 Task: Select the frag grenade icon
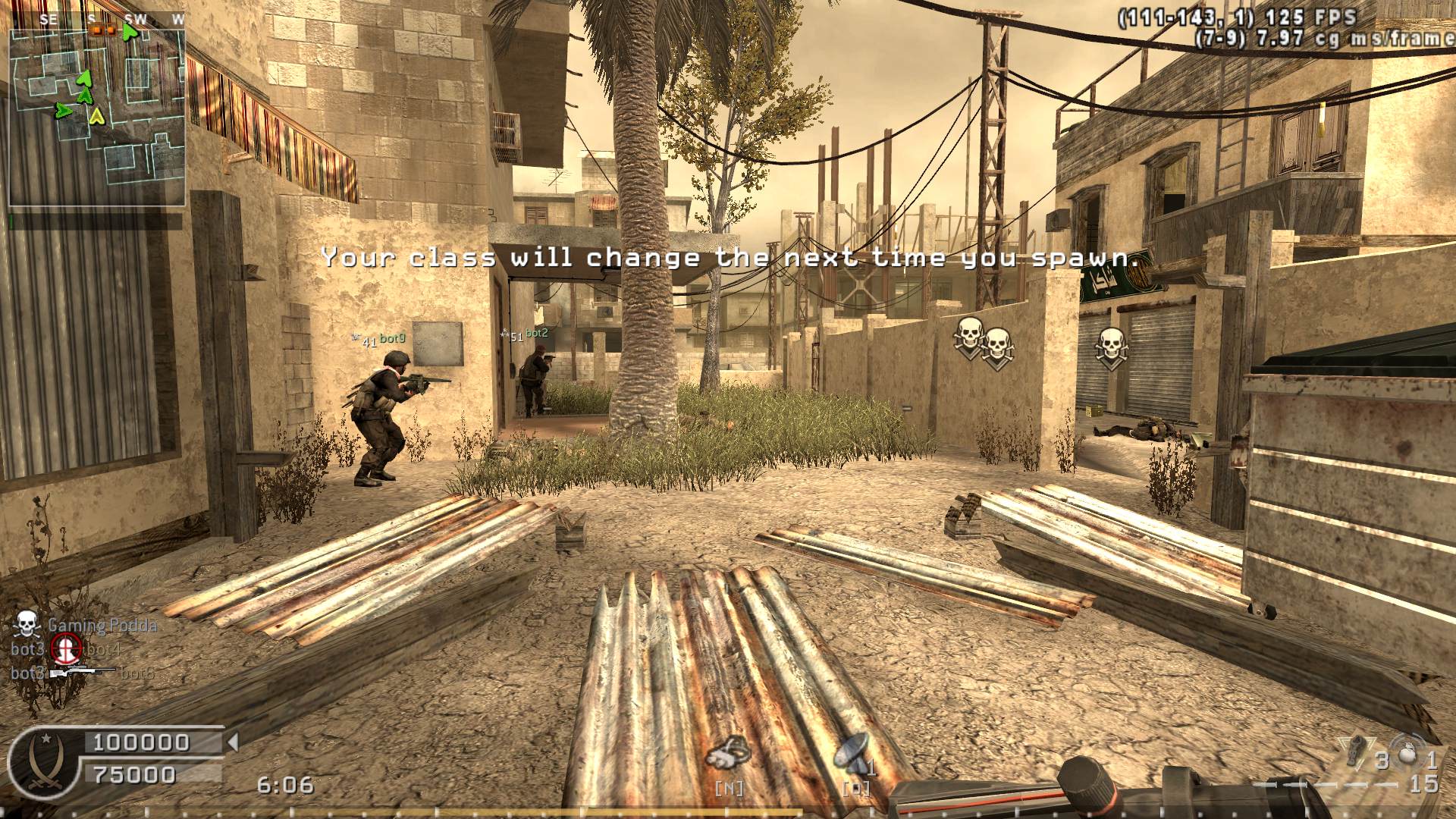click(x=1407, y=753)
